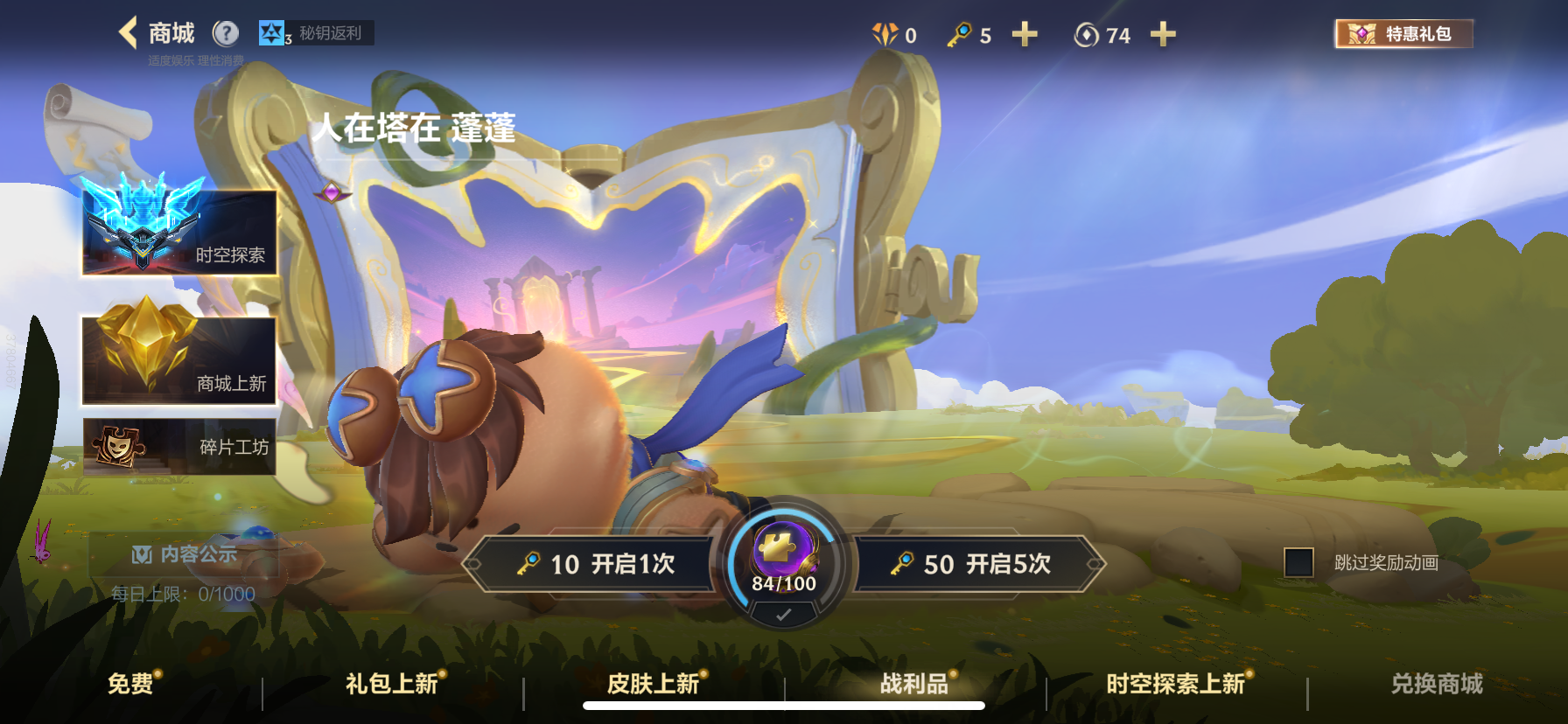Click the gem currency icon showing 0
The image size is (1568, 724).
(886, 35)
